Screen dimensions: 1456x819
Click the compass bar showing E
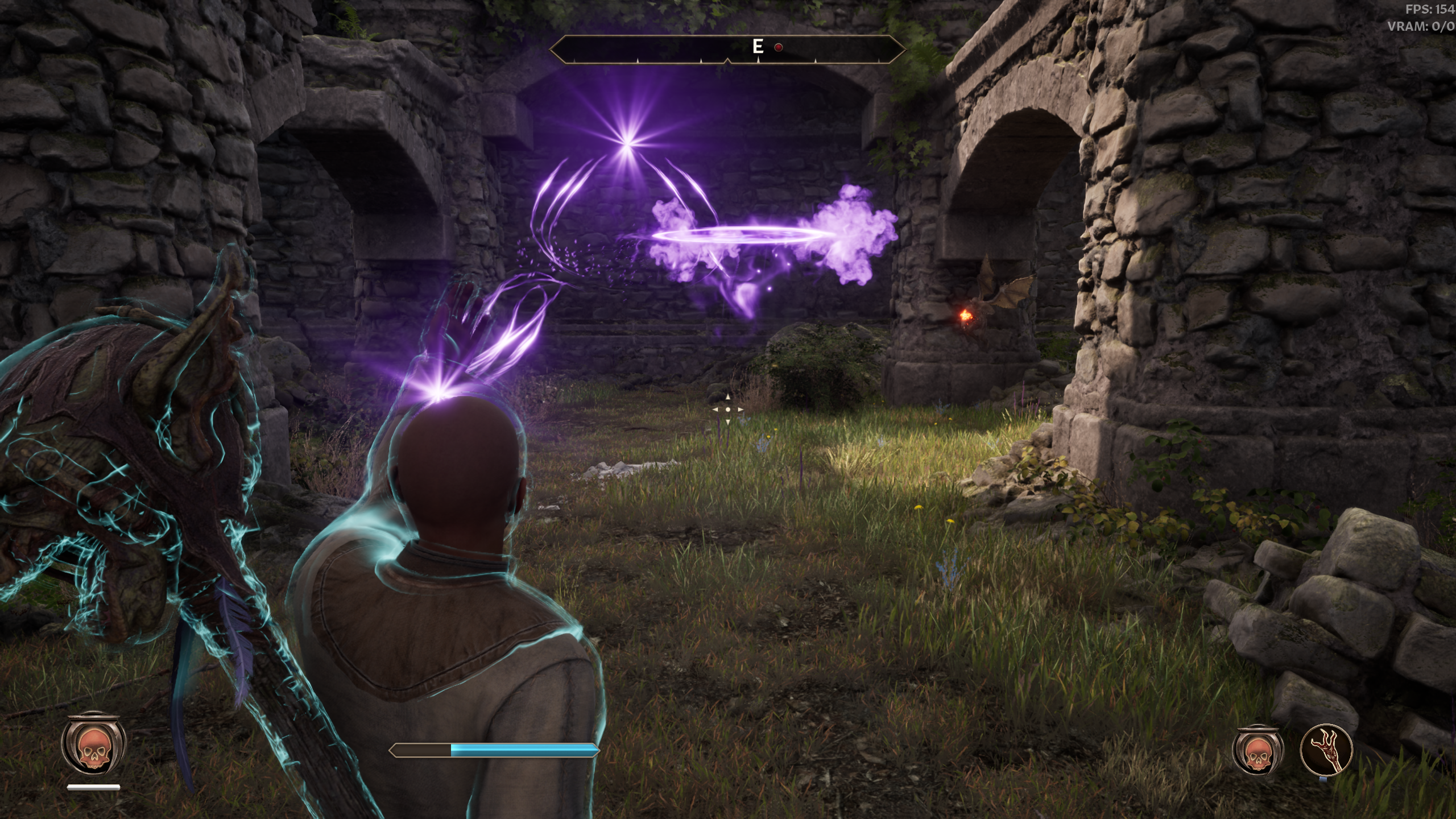coord(727,49)
